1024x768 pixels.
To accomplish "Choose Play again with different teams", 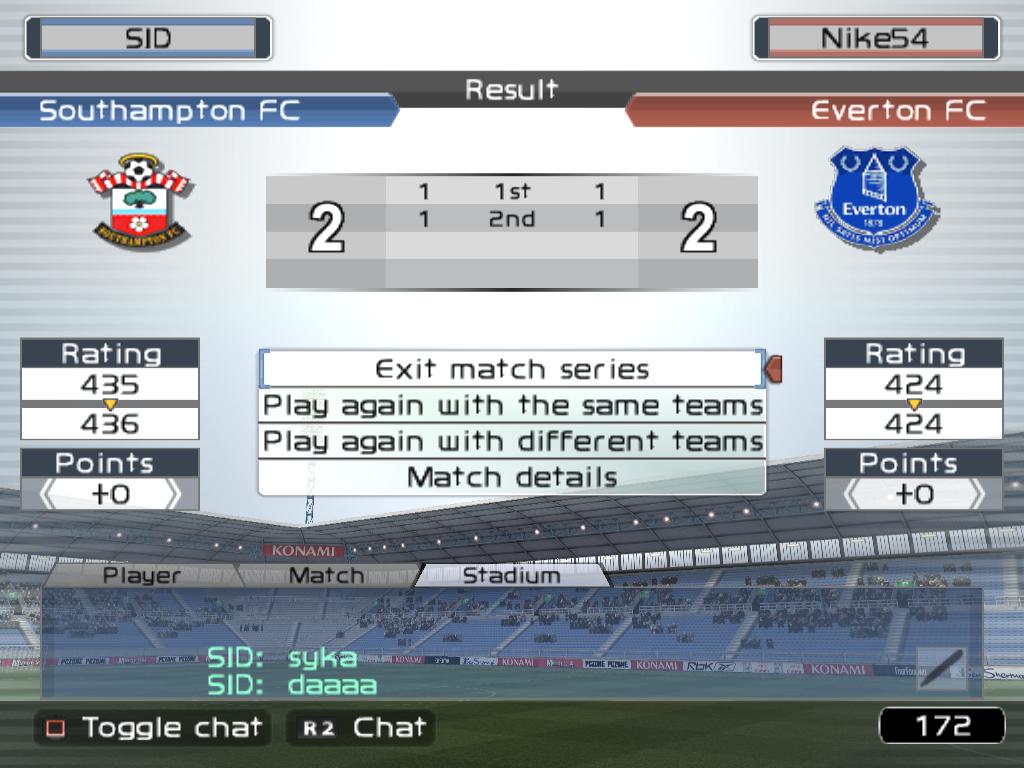I will click(512, 441).
